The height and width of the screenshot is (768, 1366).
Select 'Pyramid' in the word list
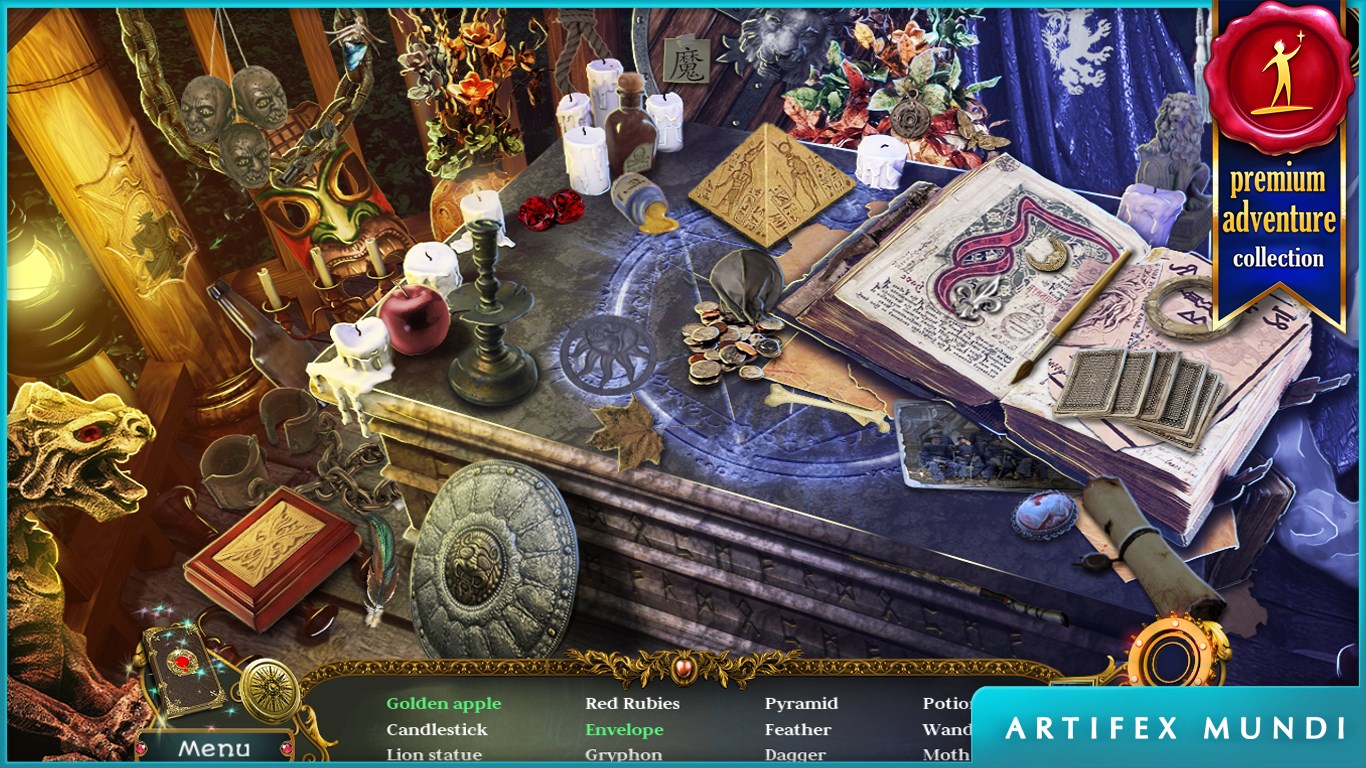point(800,703)
